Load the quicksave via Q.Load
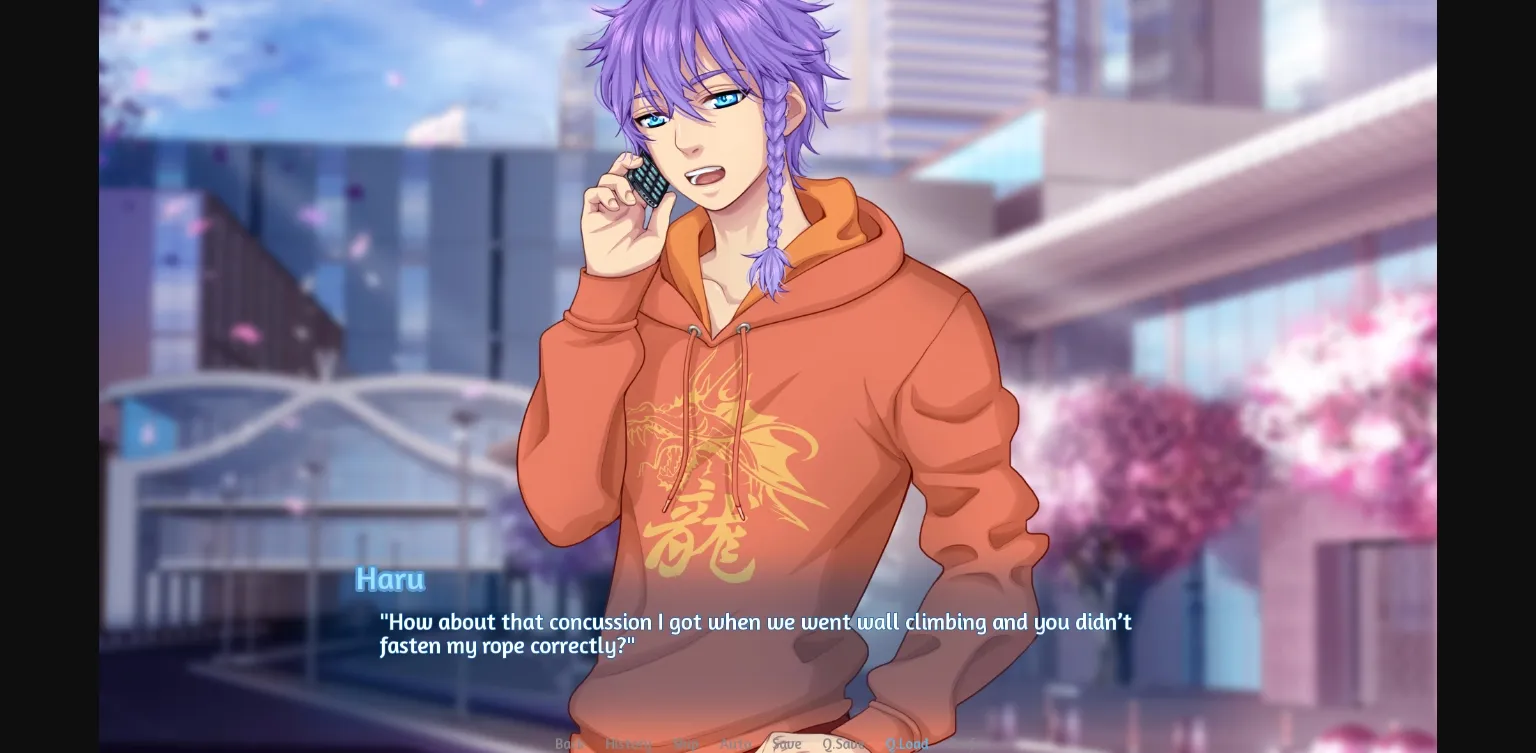1536x753 pixels. click(908, 745)
